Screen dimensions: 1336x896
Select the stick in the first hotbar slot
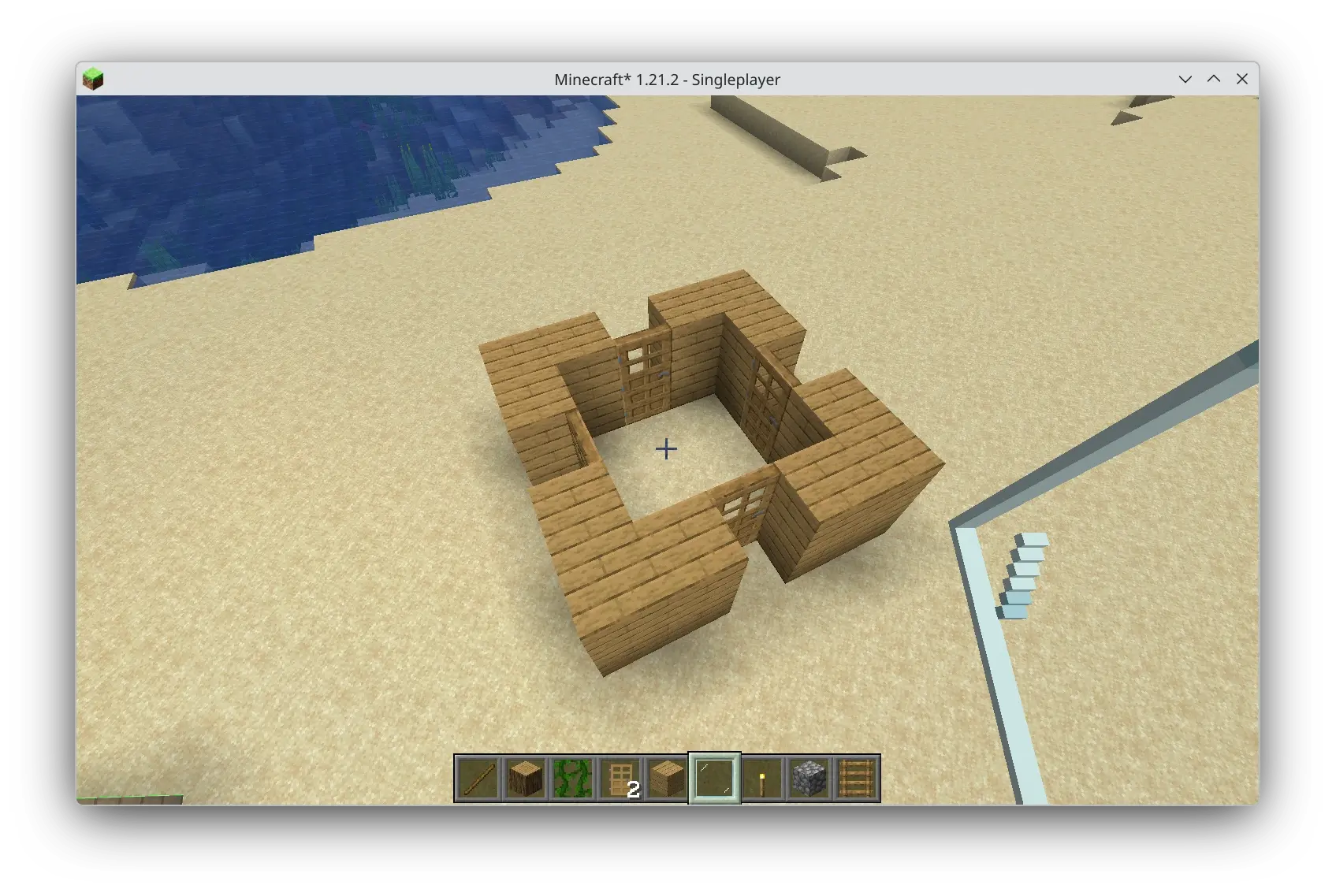click(478, 779)
